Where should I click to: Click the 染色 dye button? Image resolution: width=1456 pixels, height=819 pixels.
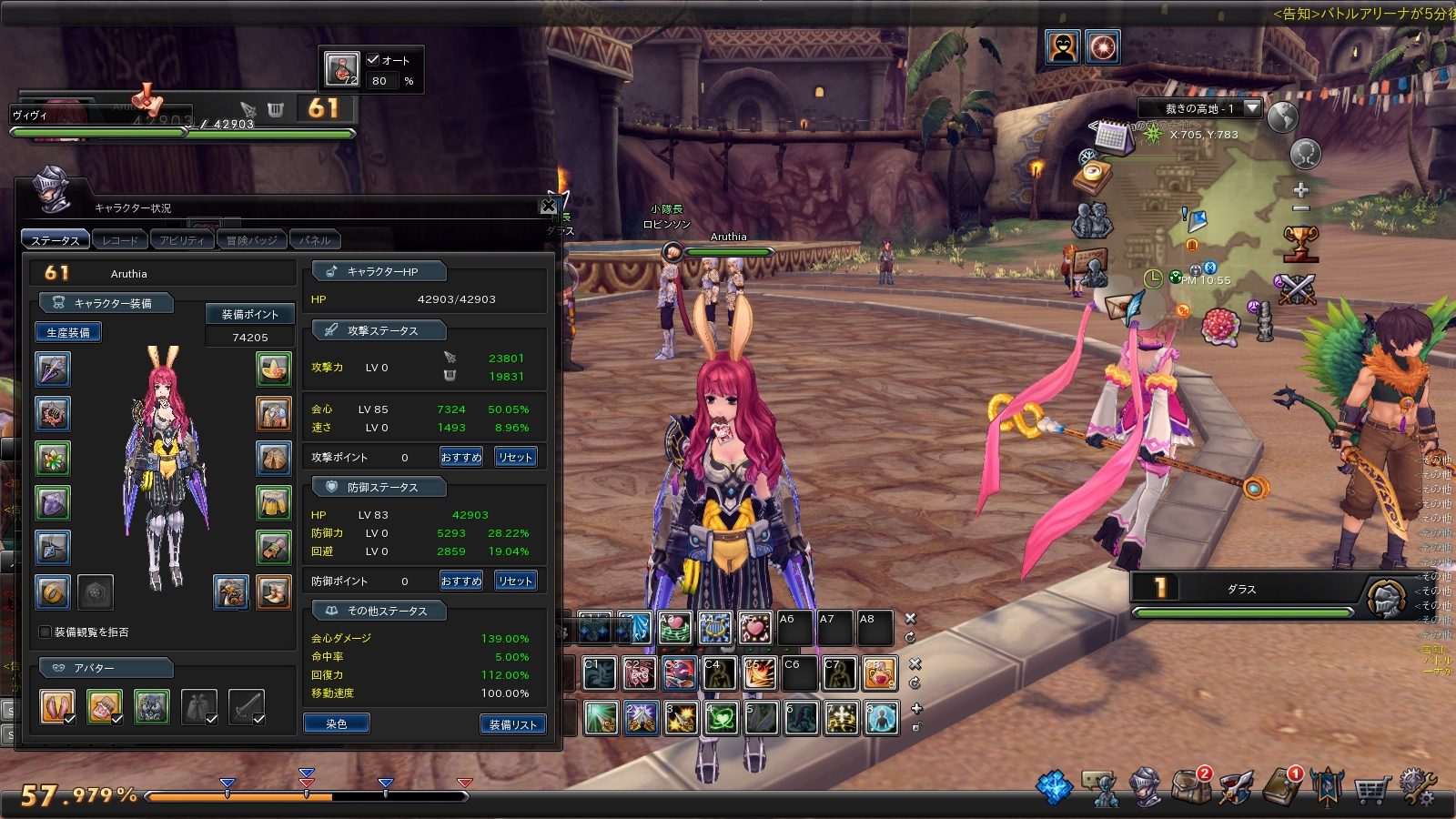click(336, 724)
